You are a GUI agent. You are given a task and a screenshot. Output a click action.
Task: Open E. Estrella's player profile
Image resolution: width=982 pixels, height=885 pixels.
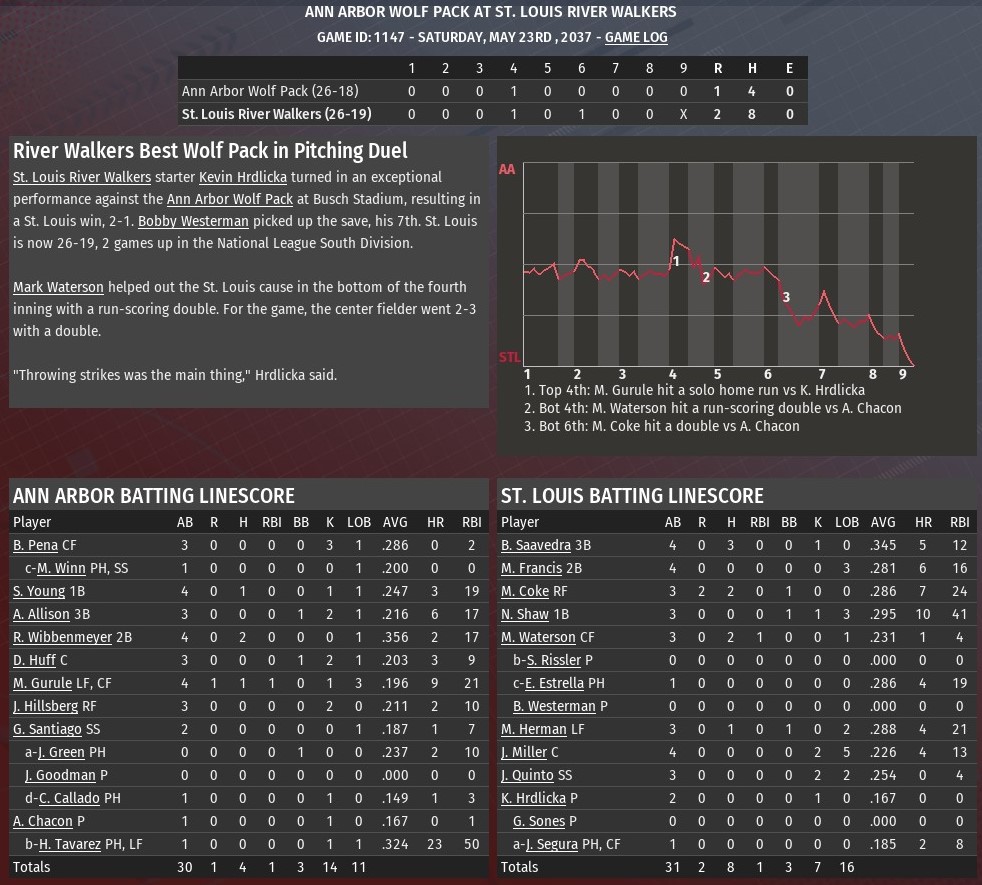pos(560,683)
